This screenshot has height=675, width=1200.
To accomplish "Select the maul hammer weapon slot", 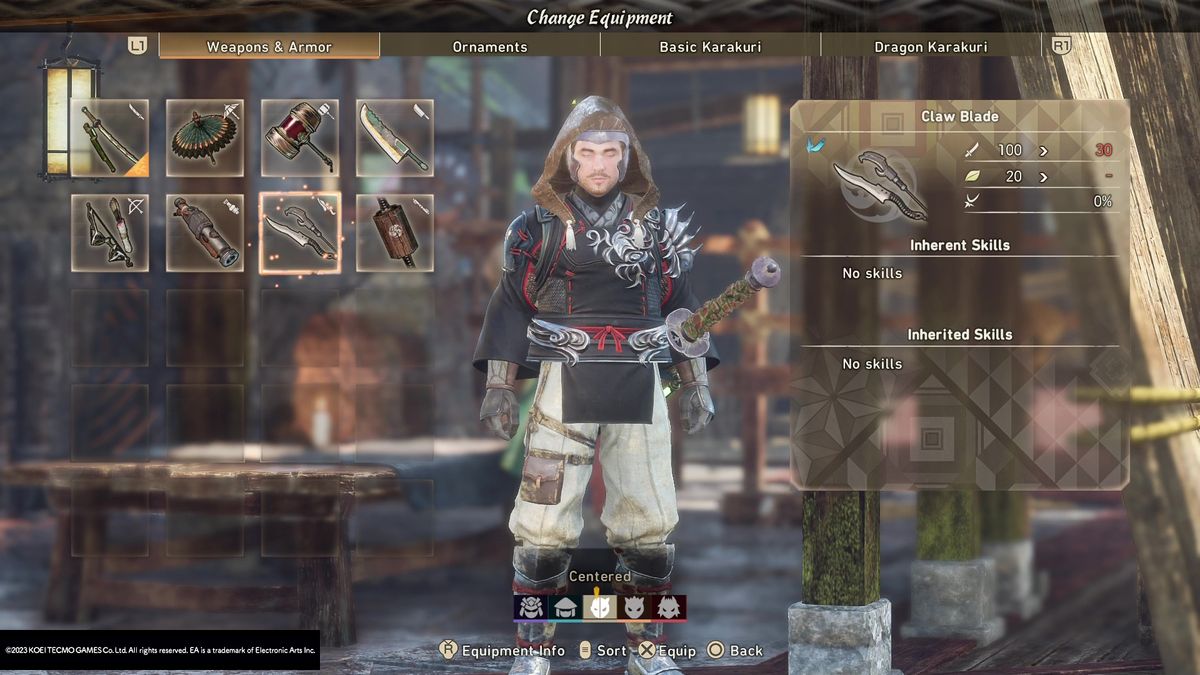I will tap(300, 138).
